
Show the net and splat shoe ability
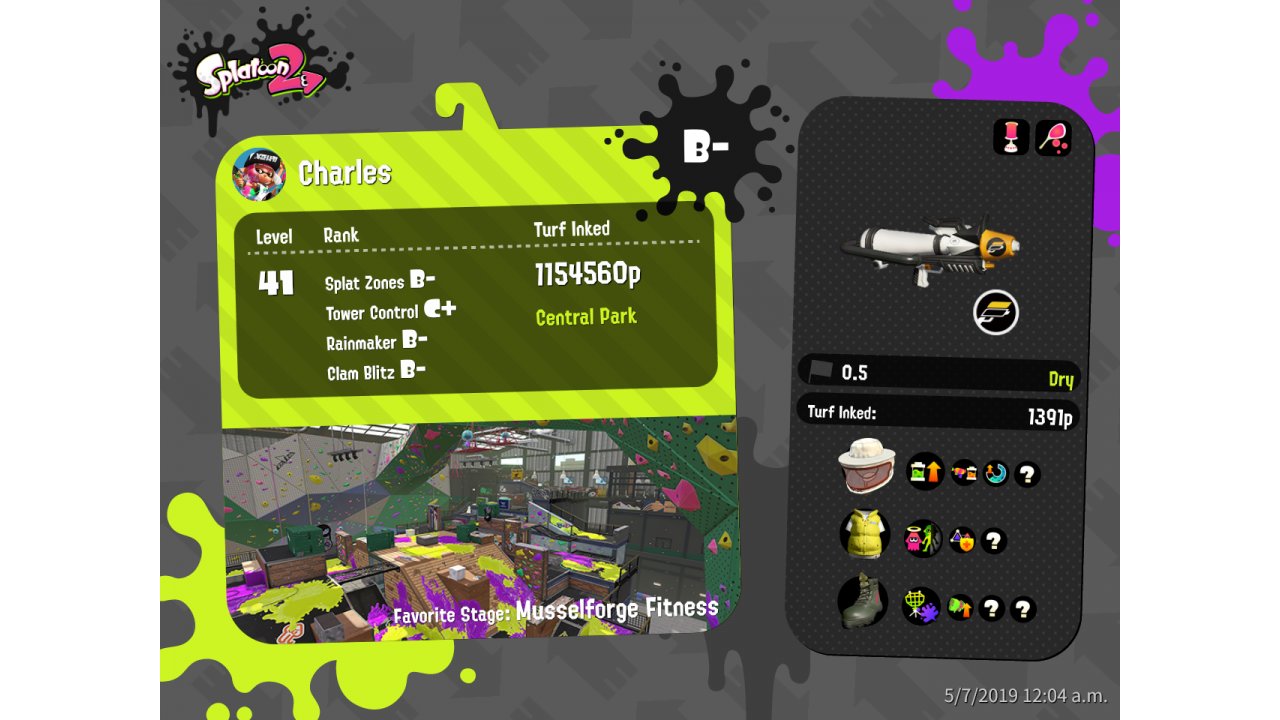tap(920, 605)
